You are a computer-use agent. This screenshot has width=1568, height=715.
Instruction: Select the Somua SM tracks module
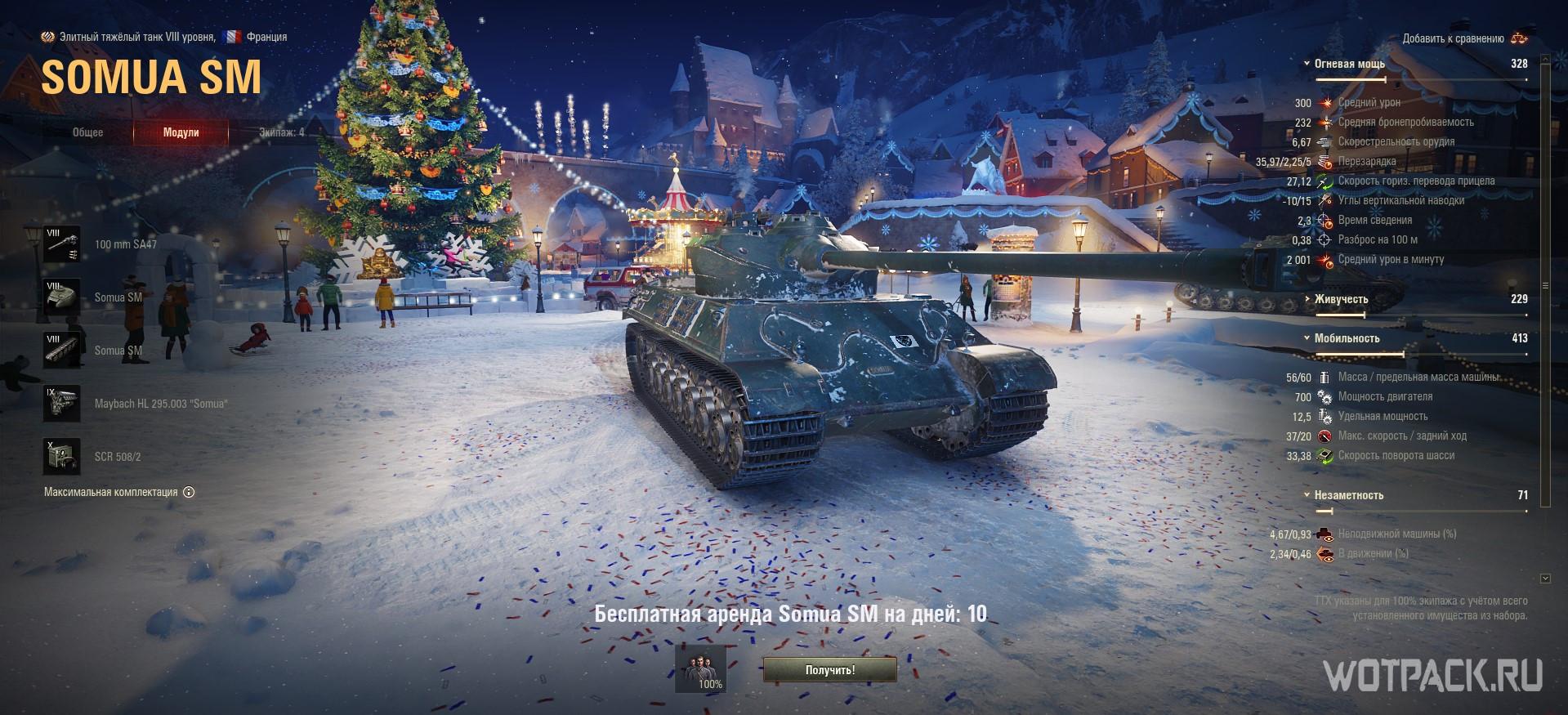62,351
